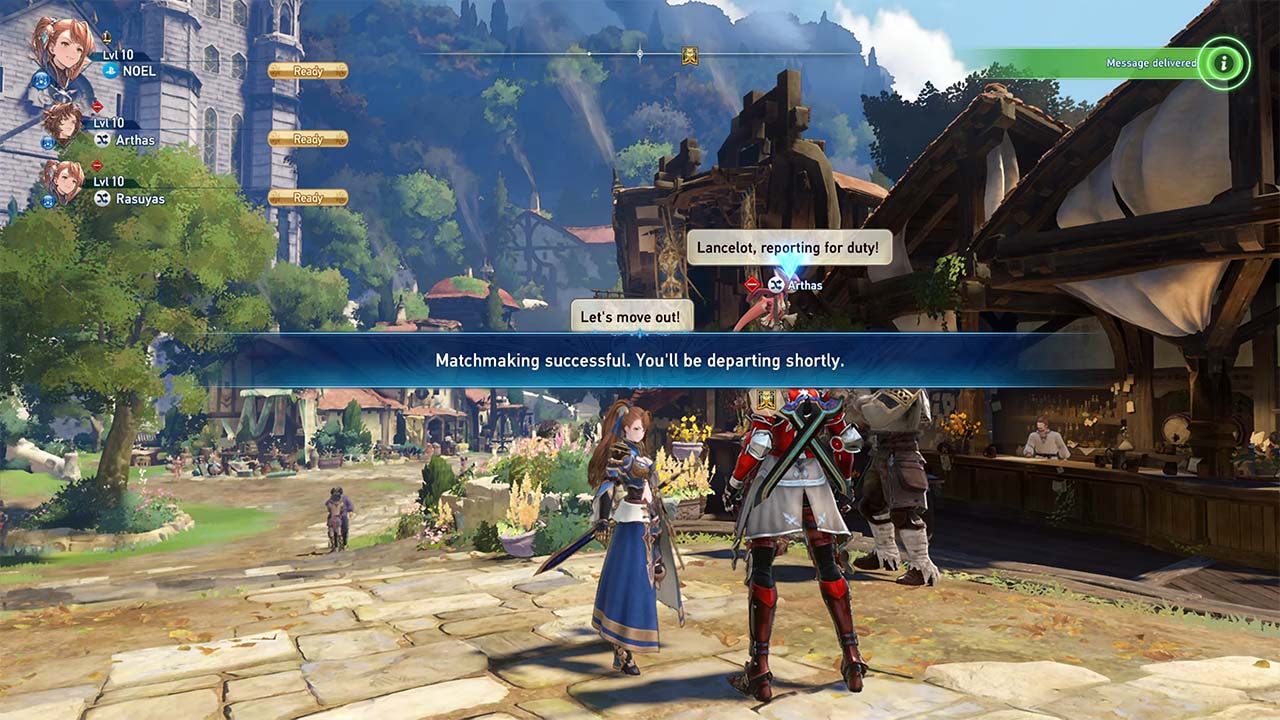Select the "Lancelot, reporting for duty!" speech bubble
Viewport: 1280px width, 720px height.
point(788,247)
